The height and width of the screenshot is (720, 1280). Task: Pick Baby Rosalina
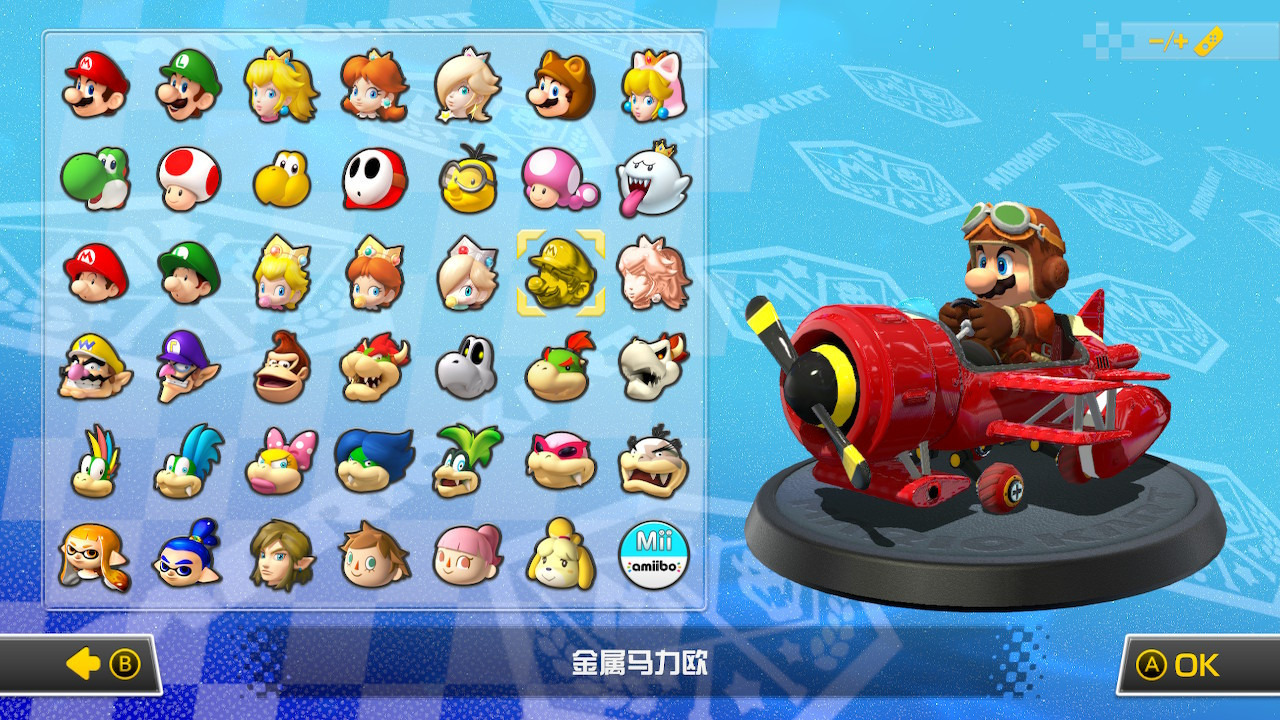click(468, 273)
